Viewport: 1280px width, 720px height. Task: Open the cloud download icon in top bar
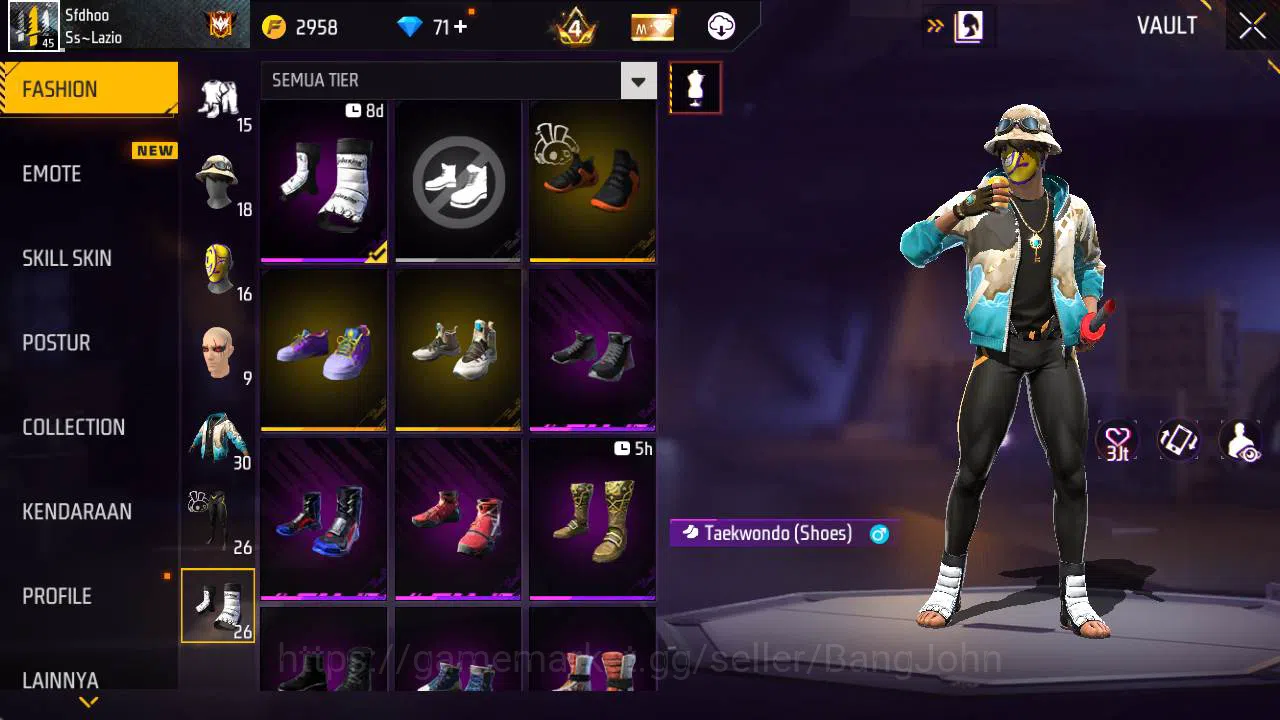(719, 27)
